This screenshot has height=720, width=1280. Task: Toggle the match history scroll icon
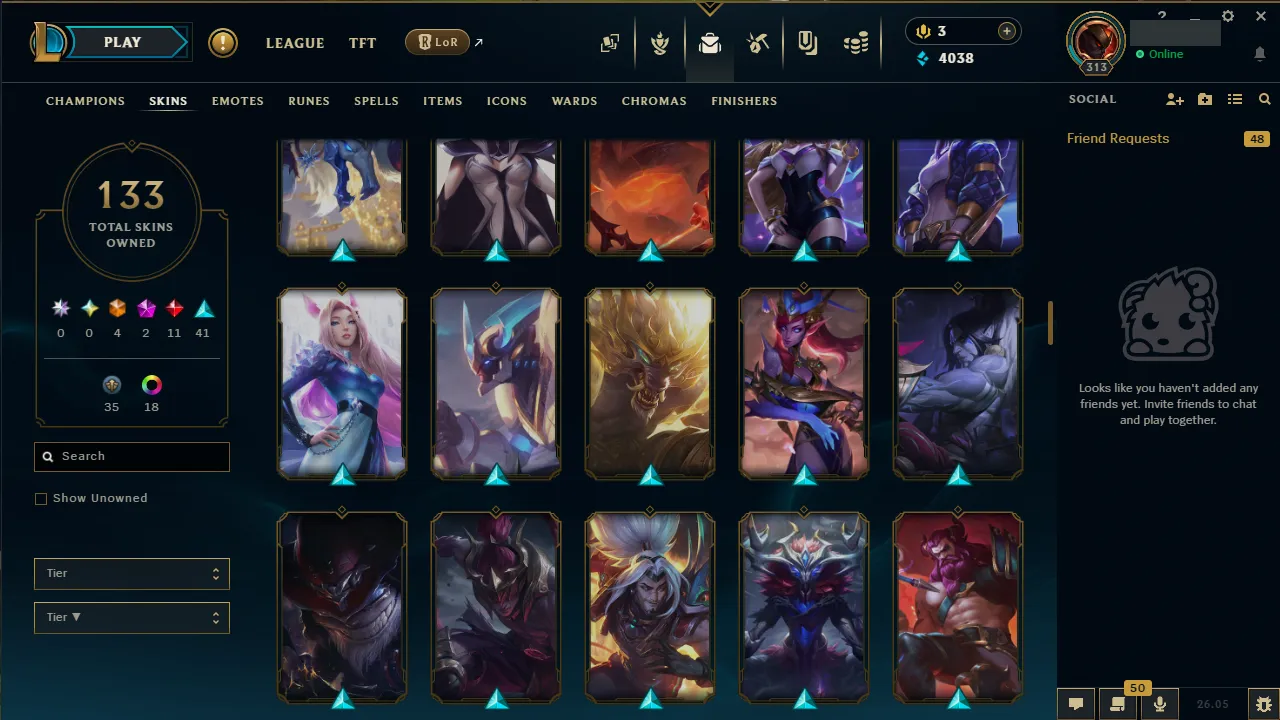[x=1118, y=704]
